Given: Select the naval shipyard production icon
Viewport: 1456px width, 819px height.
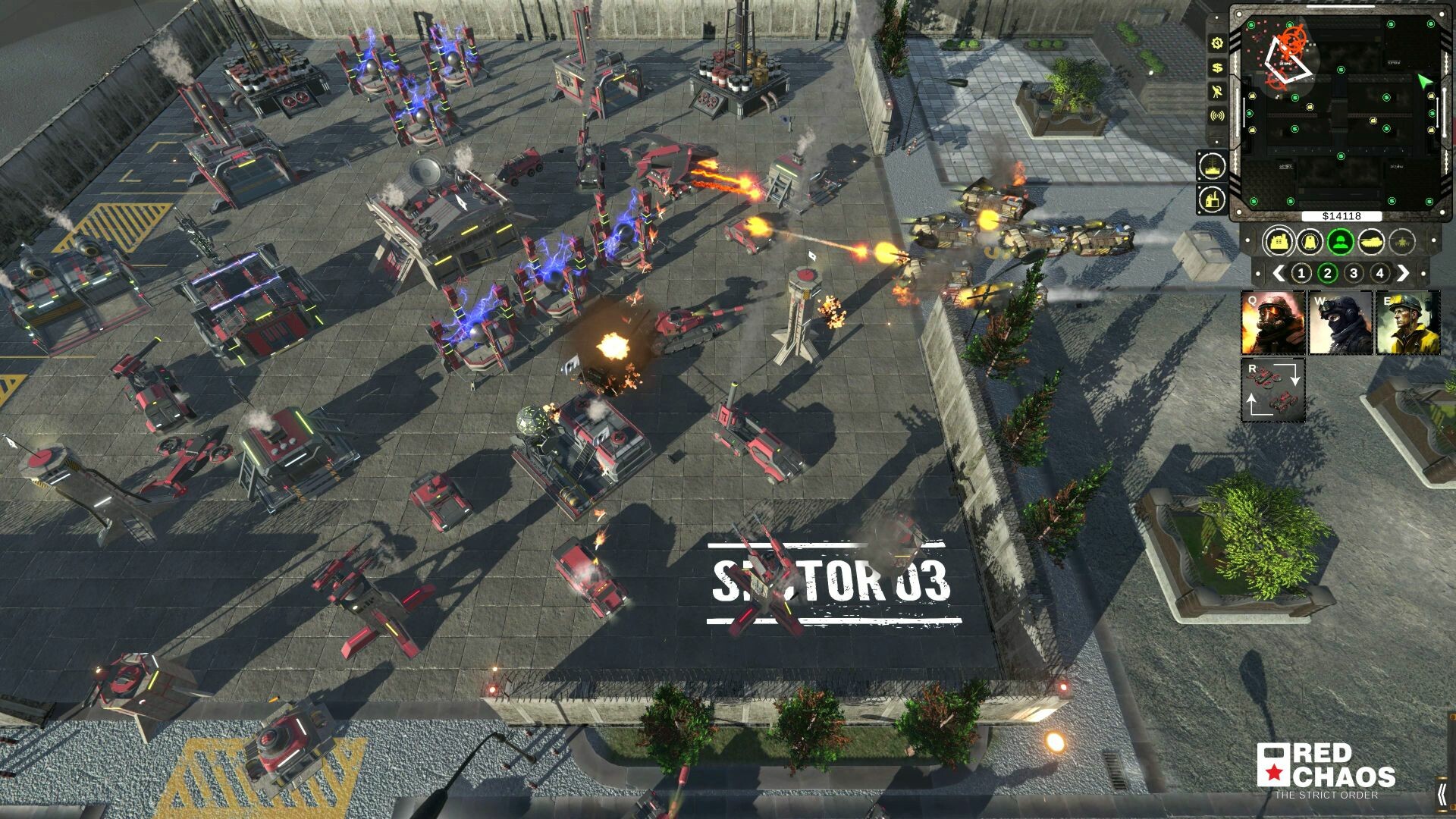Looking at the screenshot, I should (1213, 165).
